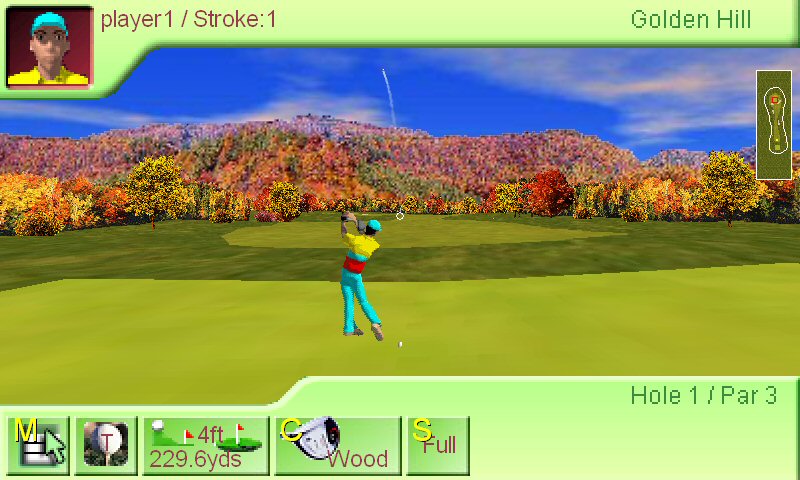The image size is (800, 480).
Task: Toggle the Full swing type button
Action: [438, 445]
